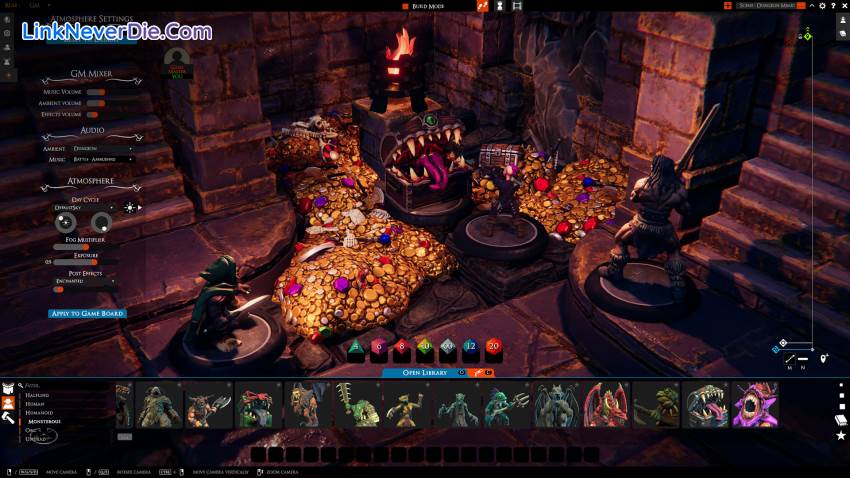Apply atmosphere settings to game board
Screen dimensions: 850x478
coord(87,314)
